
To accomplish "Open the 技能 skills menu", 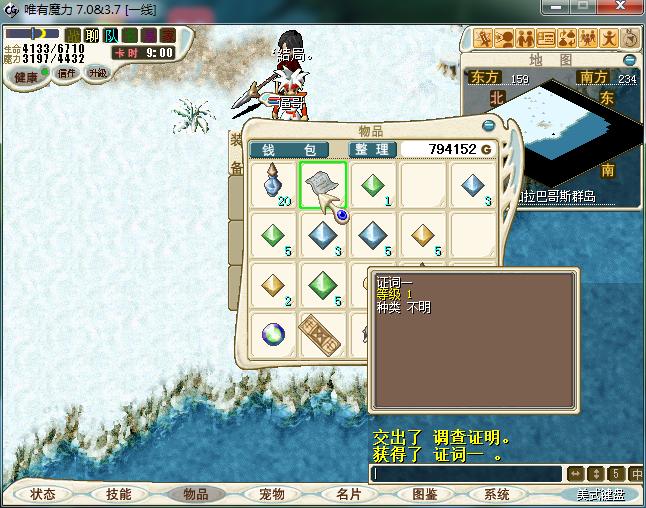I will pos(119,494).
